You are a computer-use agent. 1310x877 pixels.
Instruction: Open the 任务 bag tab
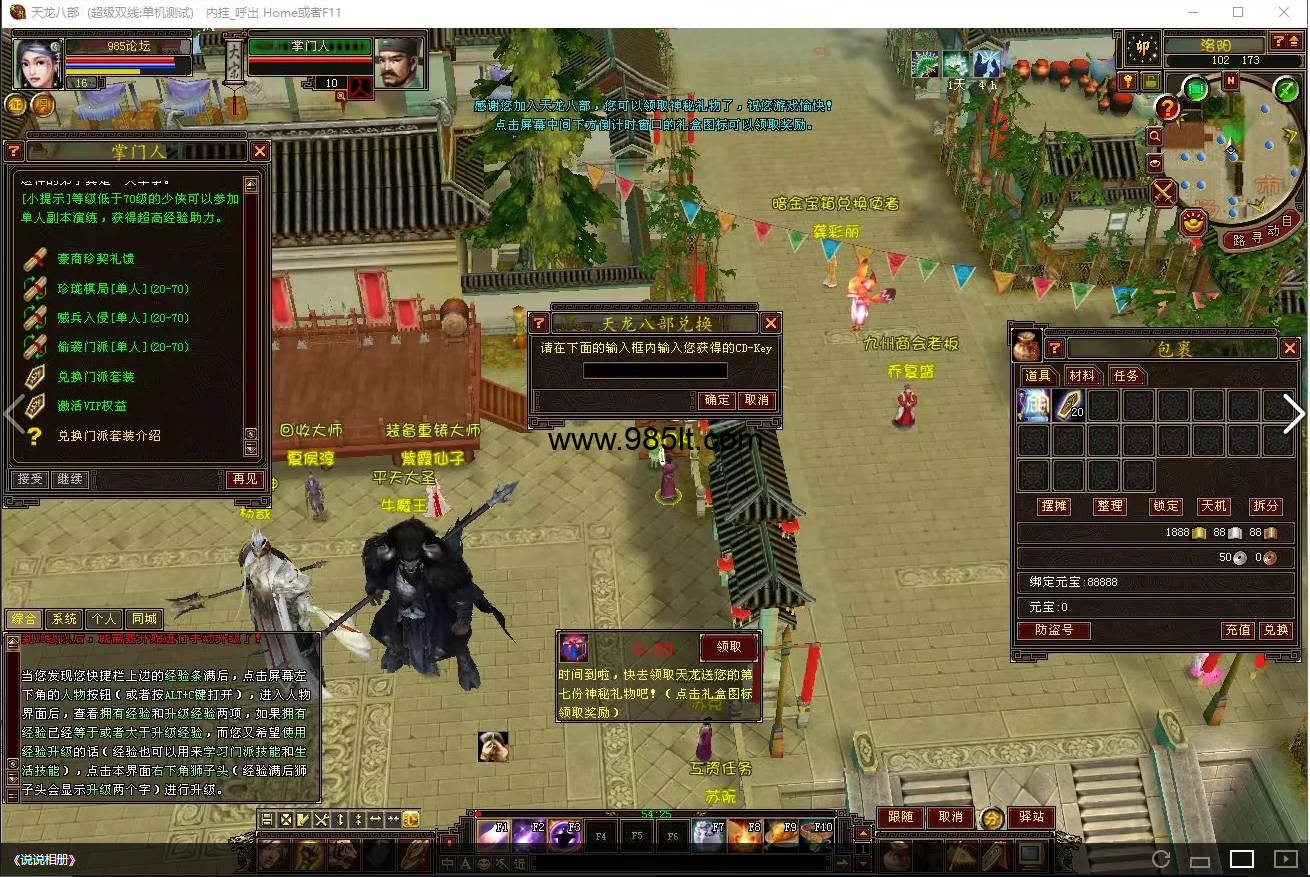coord(1126,376)
